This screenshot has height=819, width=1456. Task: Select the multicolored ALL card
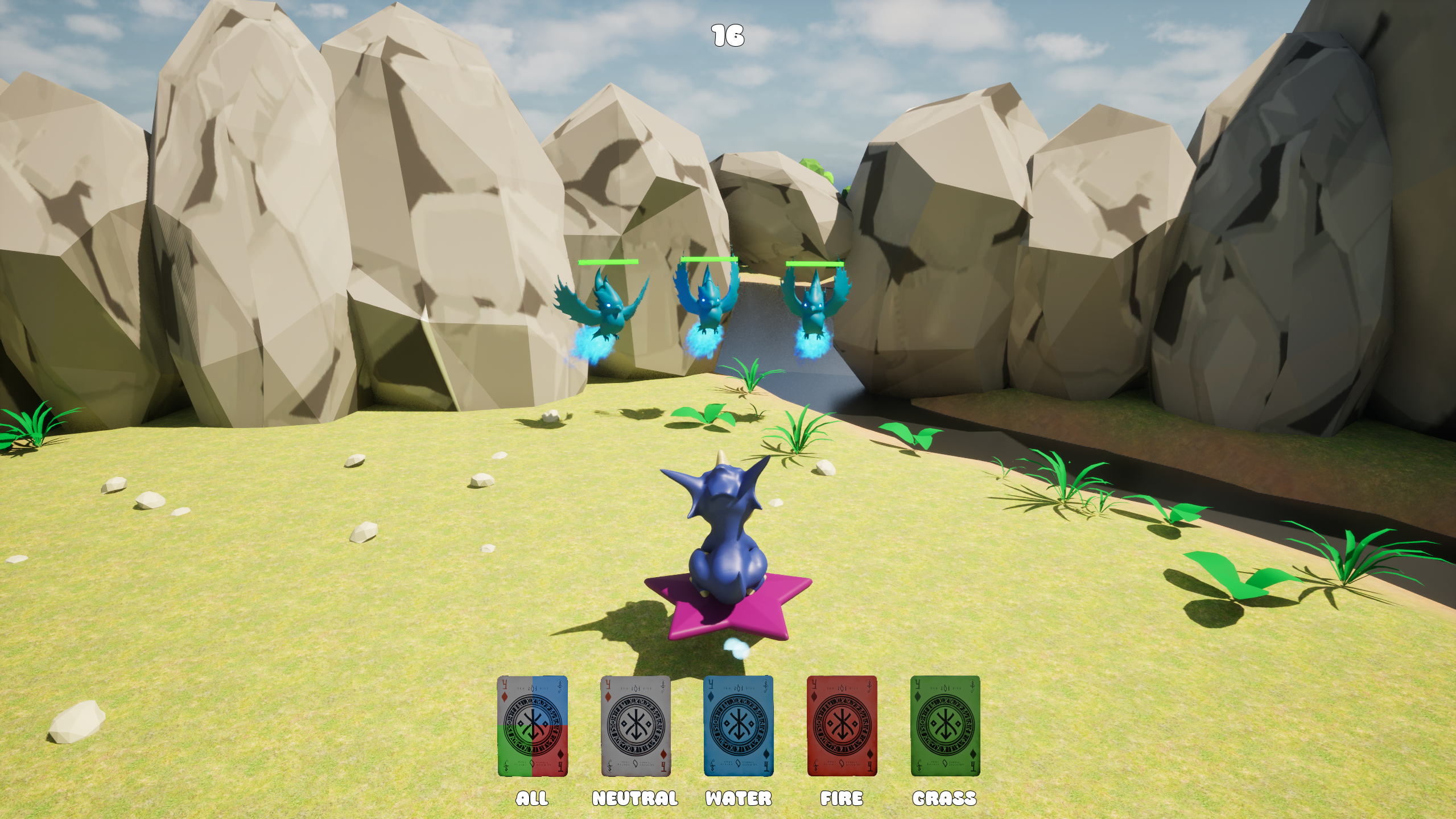pyautogui.click(x=532, y=726)
